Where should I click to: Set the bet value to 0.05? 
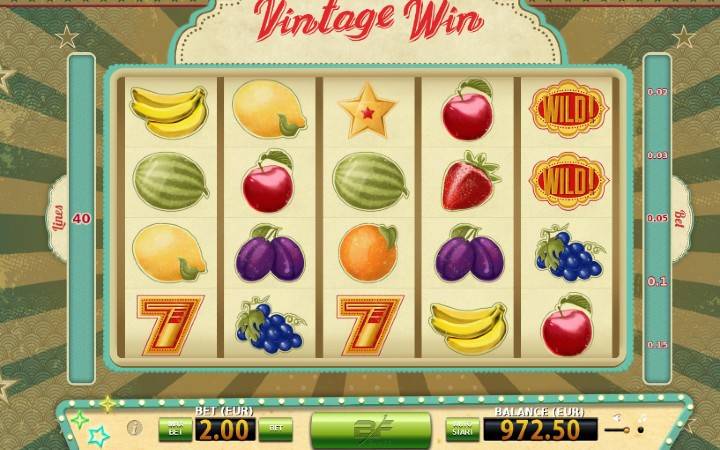coord(657,218)
